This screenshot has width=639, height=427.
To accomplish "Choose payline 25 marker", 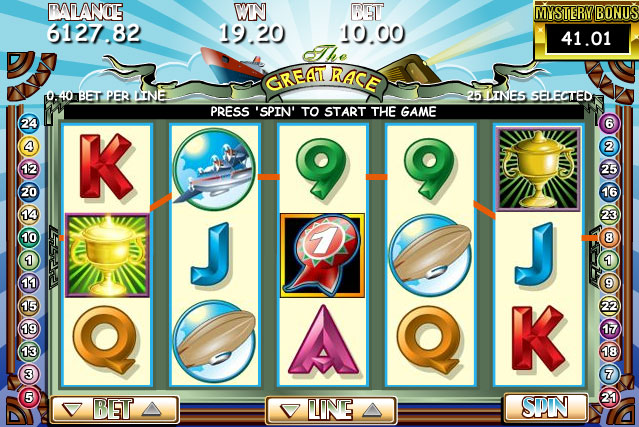I will point(608,169).
